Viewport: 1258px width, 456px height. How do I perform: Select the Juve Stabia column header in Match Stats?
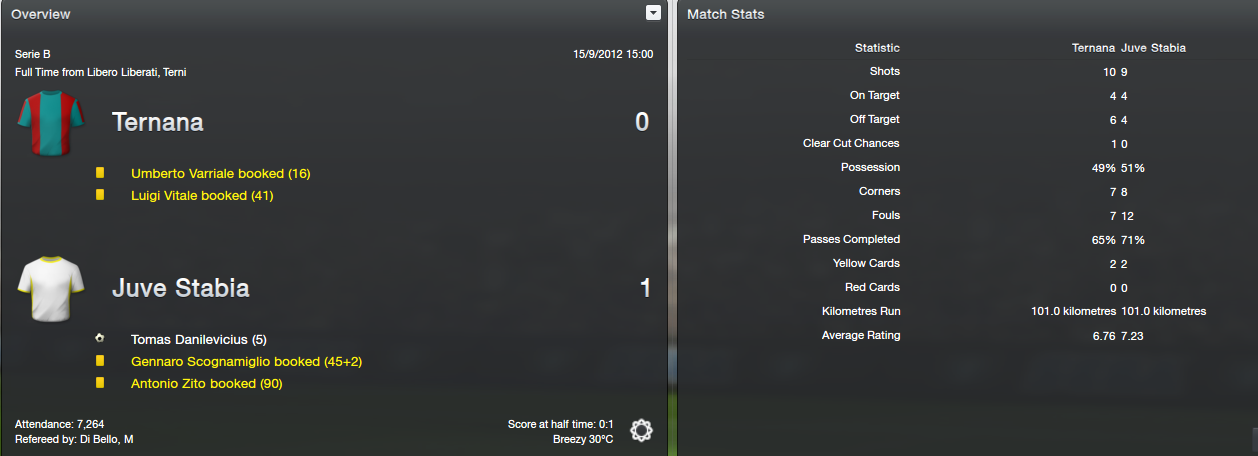point(1154,48)
